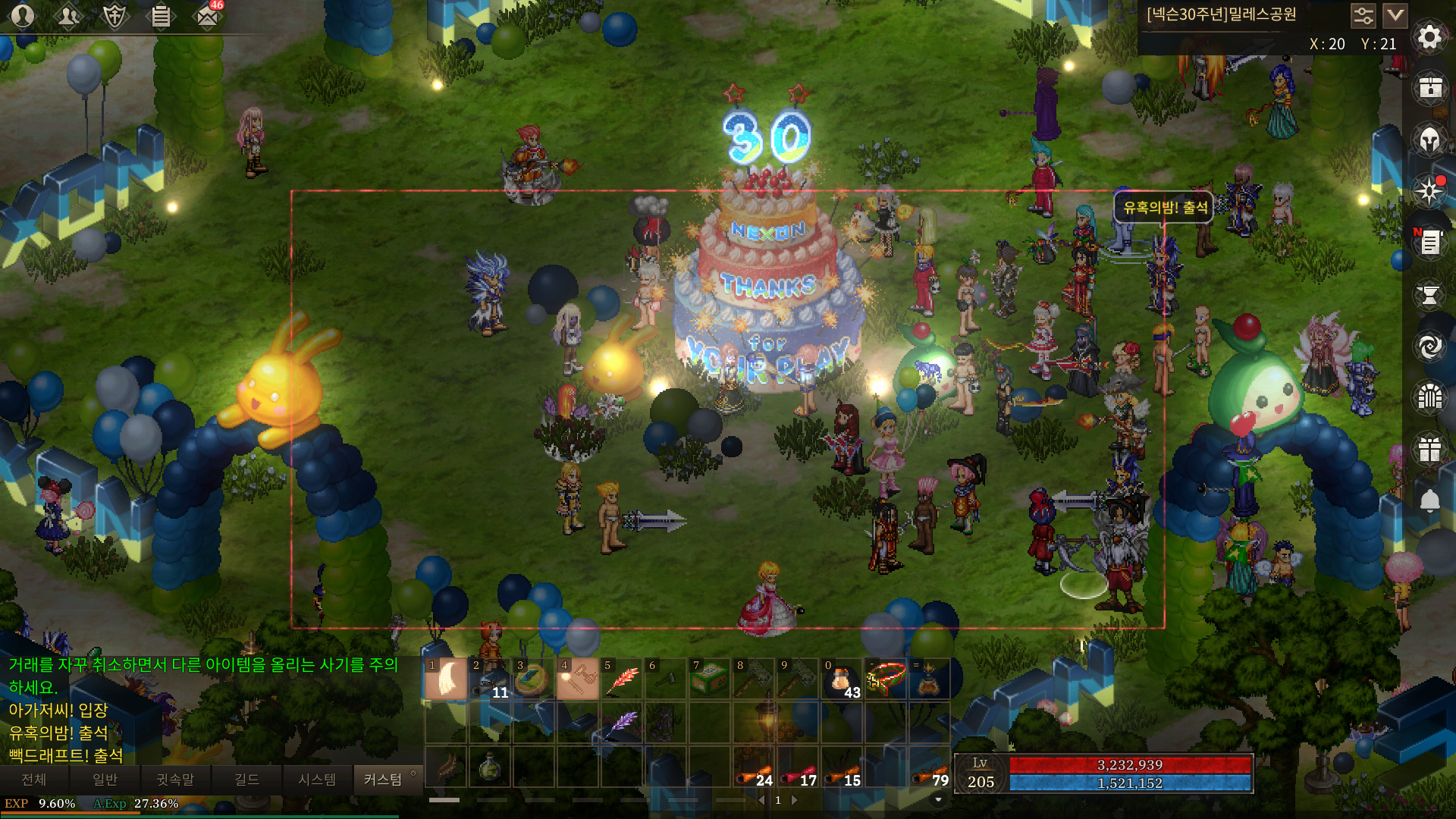Switch to the 시스템 chat tab
The height and width of the screenshot is (819, 1456).
[317, 780]
